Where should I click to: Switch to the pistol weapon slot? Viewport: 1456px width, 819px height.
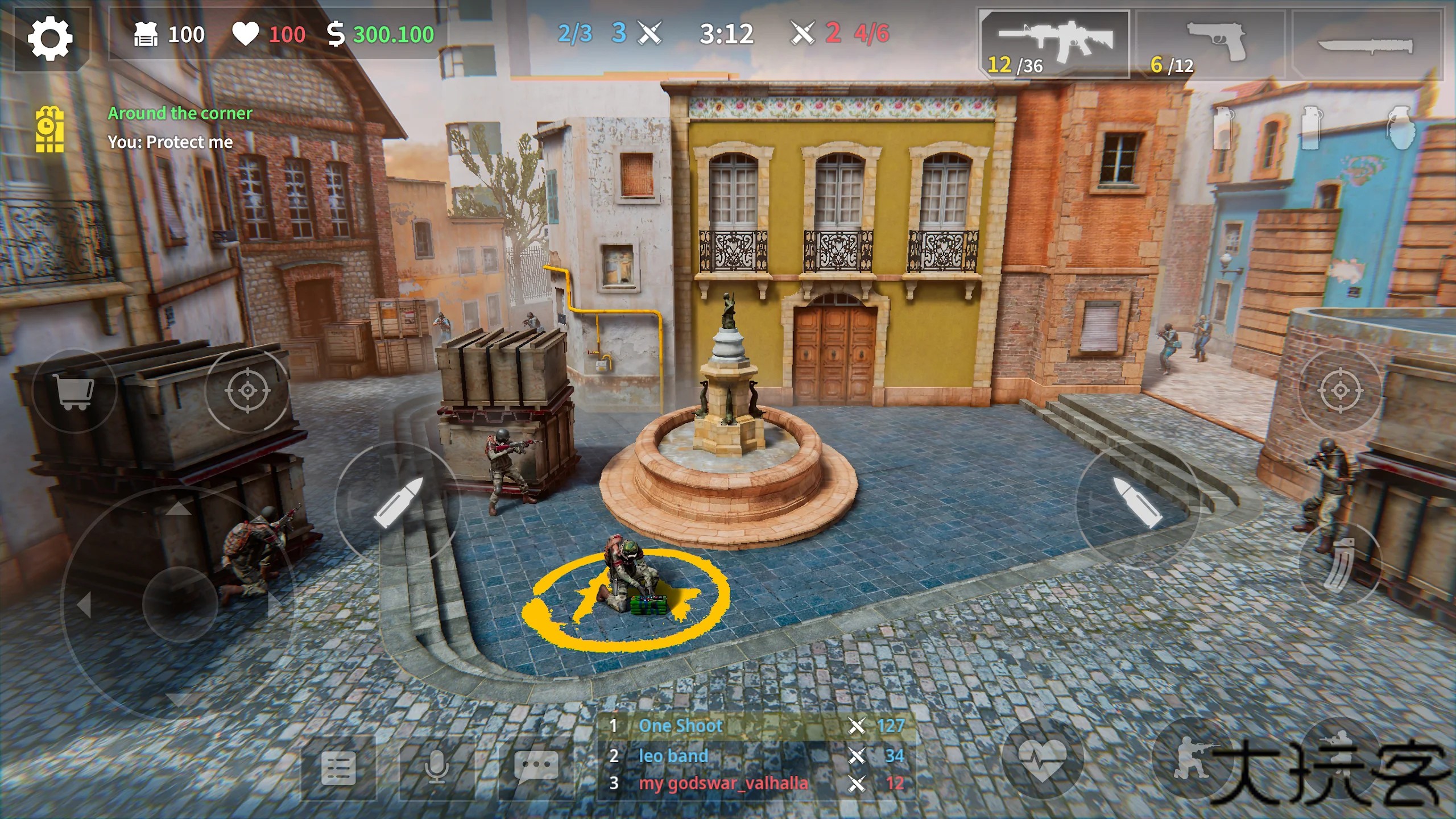(1210, 44)
